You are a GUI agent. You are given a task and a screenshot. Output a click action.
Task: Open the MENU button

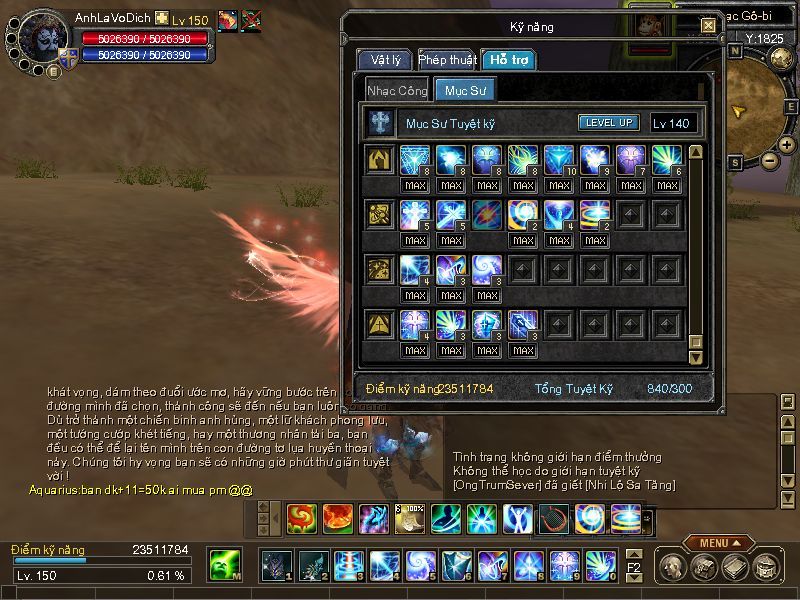tap(719, 543)
